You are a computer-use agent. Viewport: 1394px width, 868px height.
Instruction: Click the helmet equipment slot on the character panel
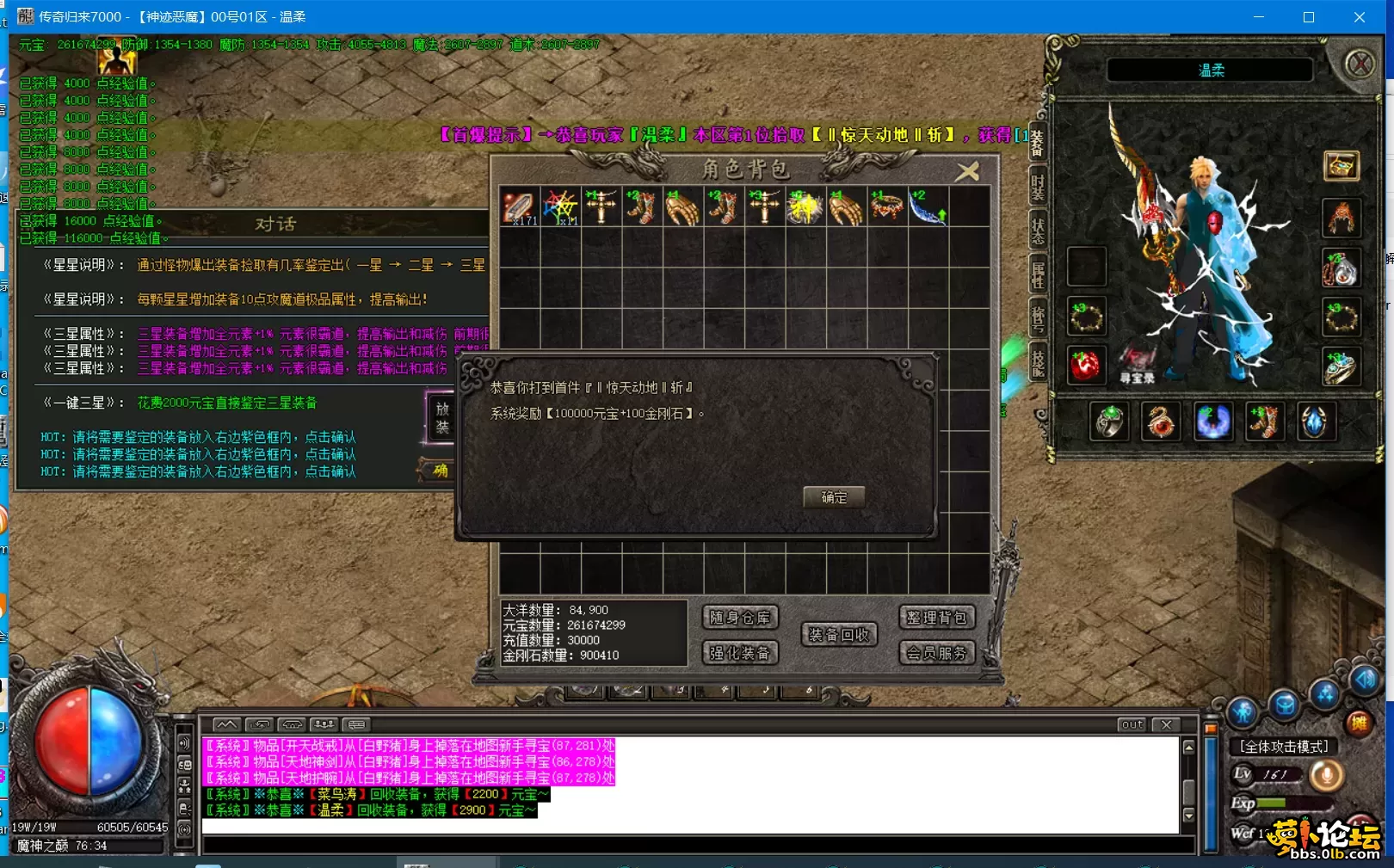pos(1341,219)
